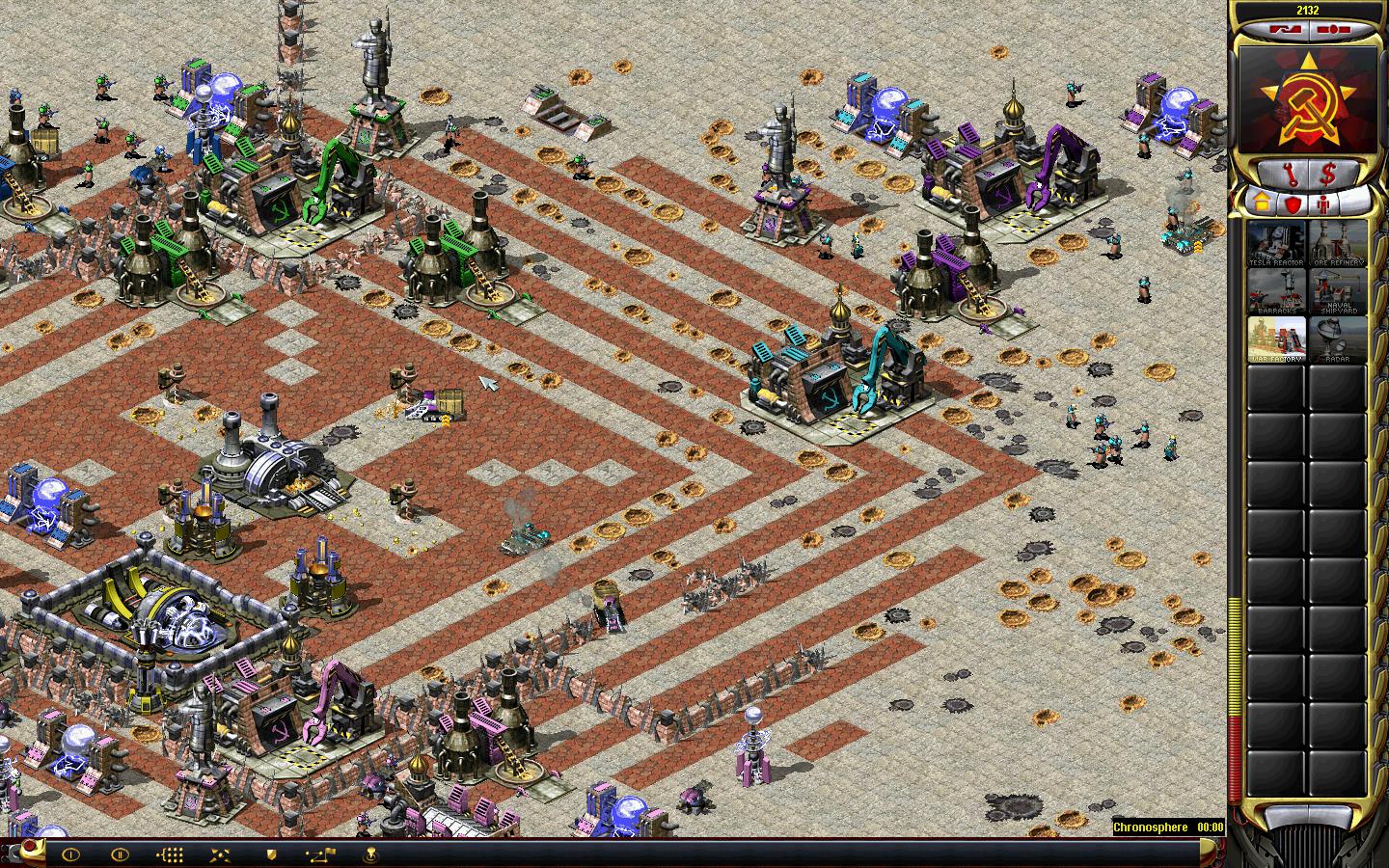Screen dimensions: 1389x868
Task: Select team one on the command bar
Action: coord(69,854)
